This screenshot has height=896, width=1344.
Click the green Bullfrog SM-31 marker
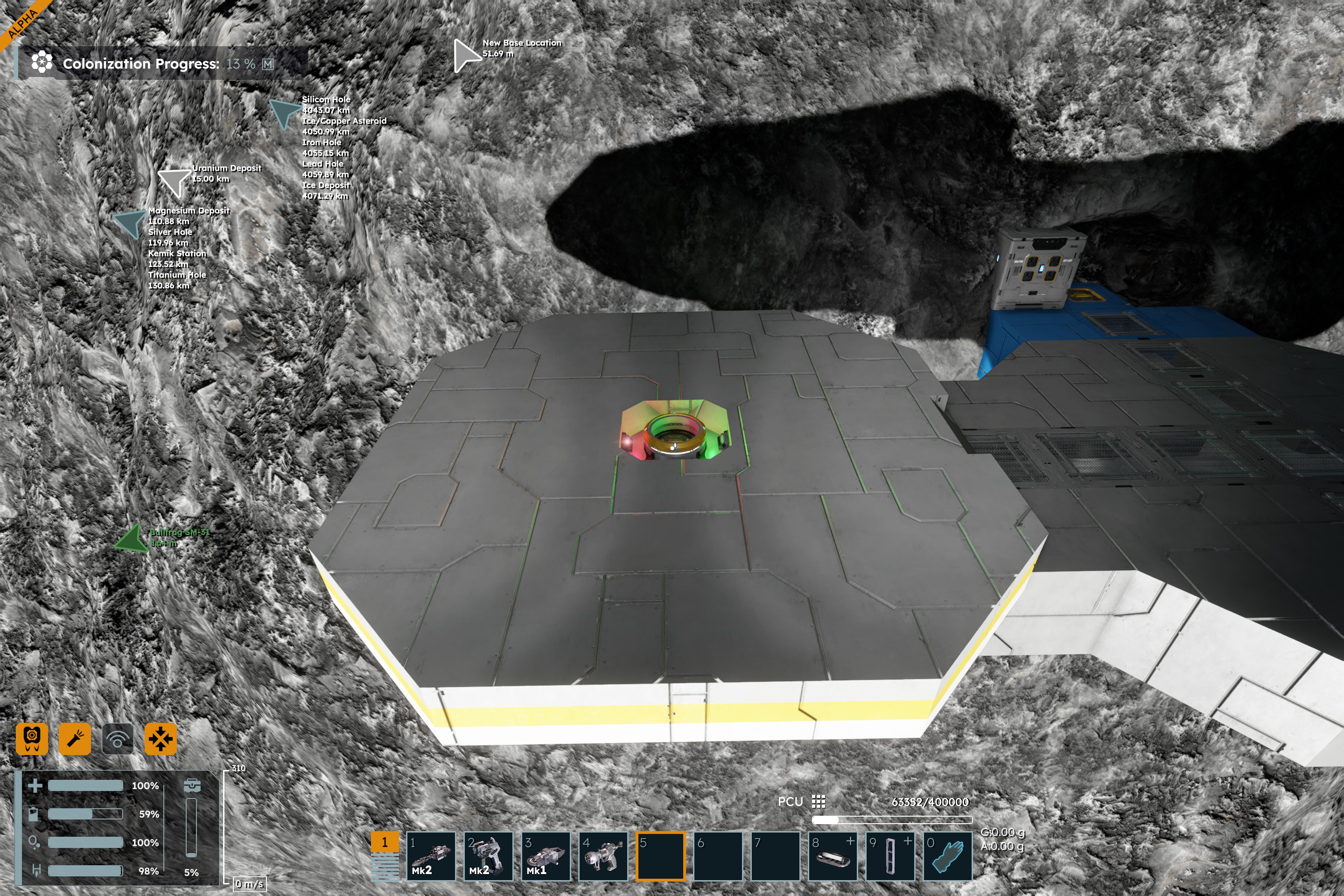click(x=133, y=538)
